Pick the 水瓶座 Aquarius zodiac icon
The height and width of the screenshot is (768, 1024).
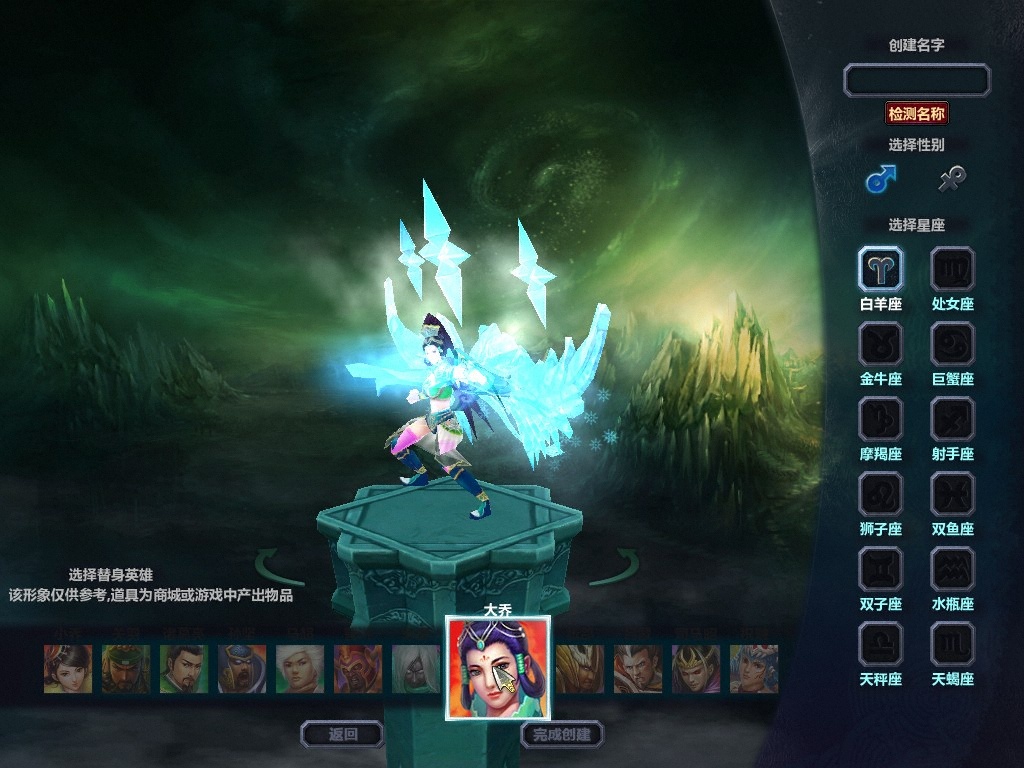(x=952, y=569)
